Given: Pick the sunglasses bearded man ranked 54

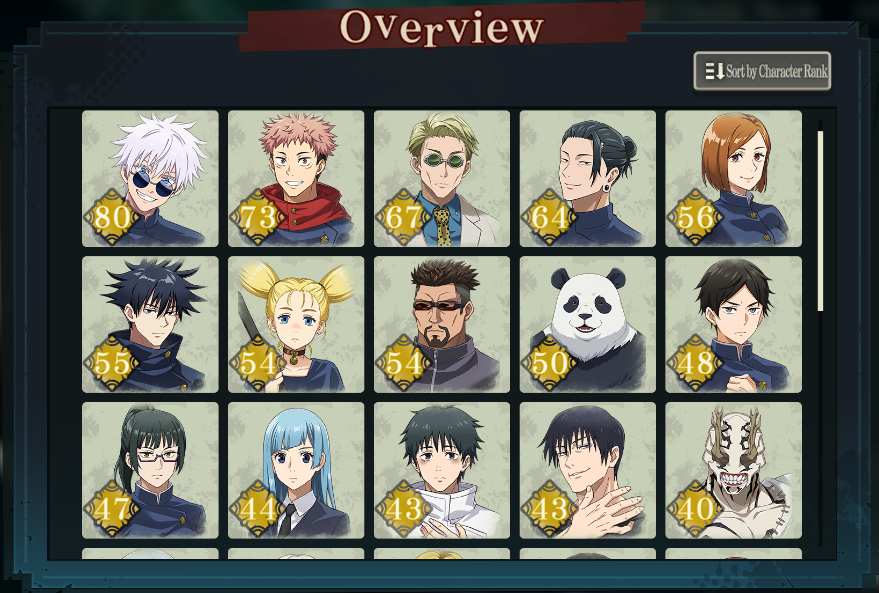Looking at the screenshot, I should pos(442,324).
